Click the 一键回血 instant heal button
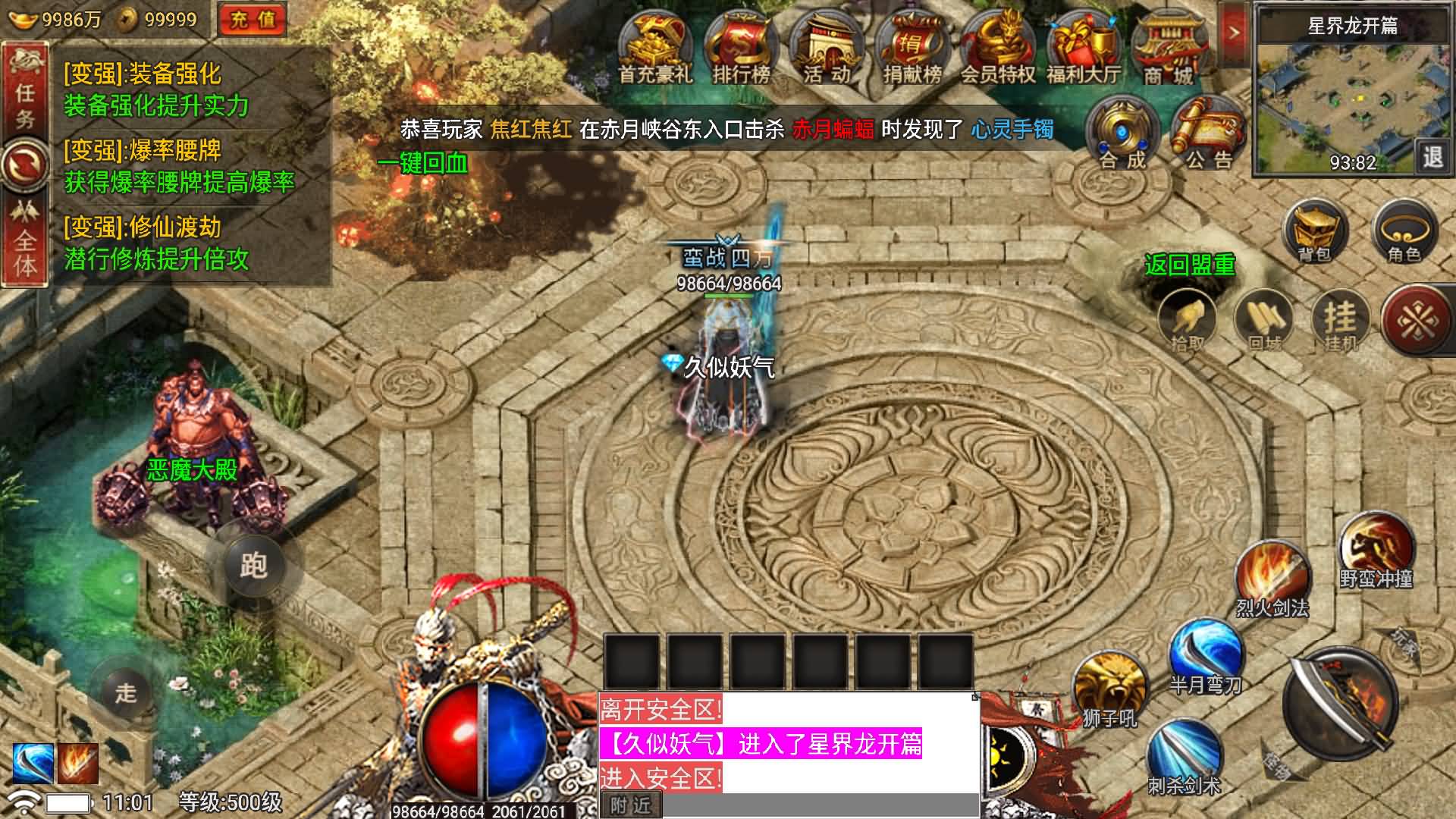Image resolution: width=1456 pixels, height=819 pixels. tap(425, 162)
